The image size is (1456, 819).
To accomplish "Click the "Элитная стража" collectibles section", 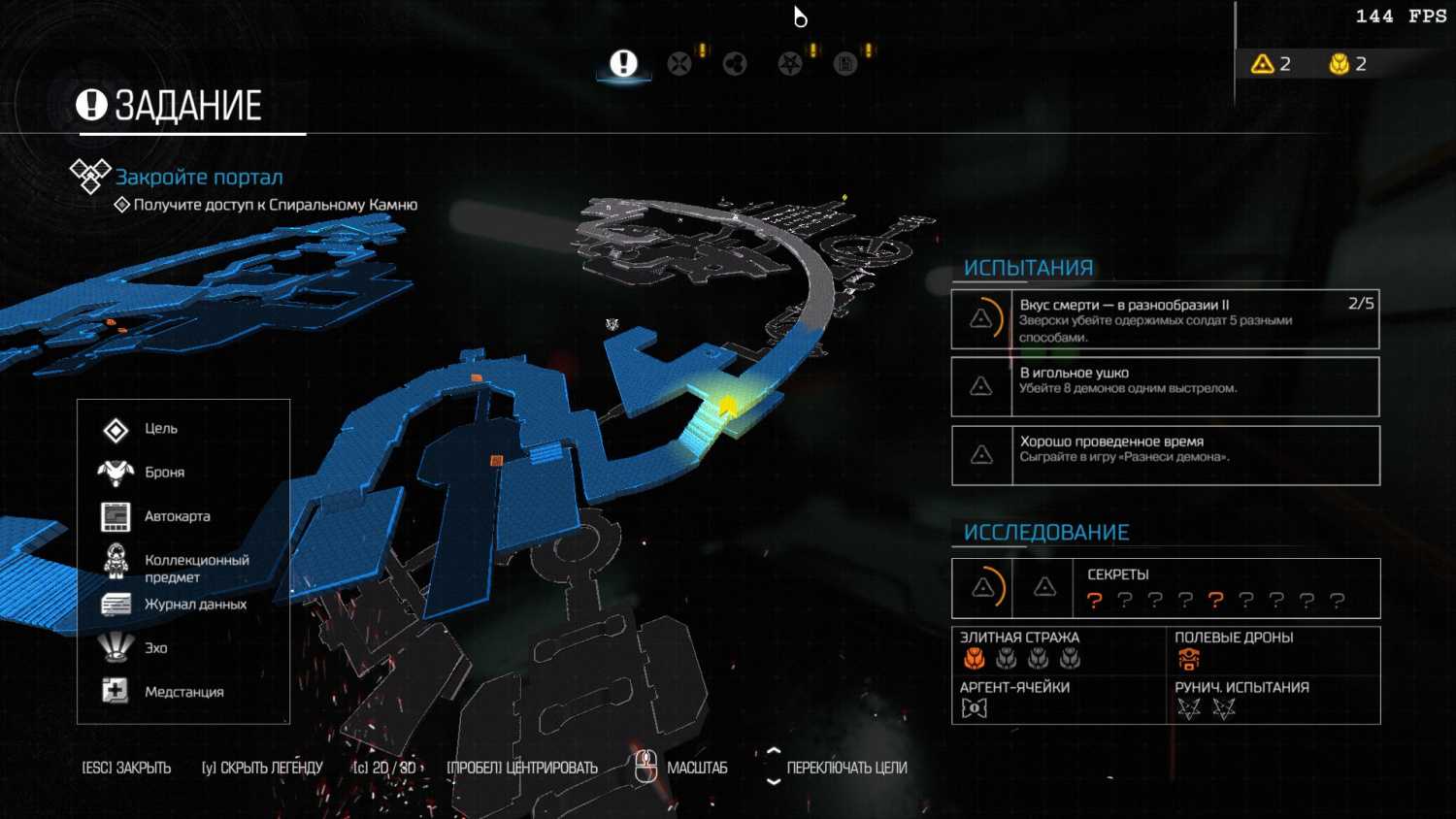I will [x=1058, y=650].
